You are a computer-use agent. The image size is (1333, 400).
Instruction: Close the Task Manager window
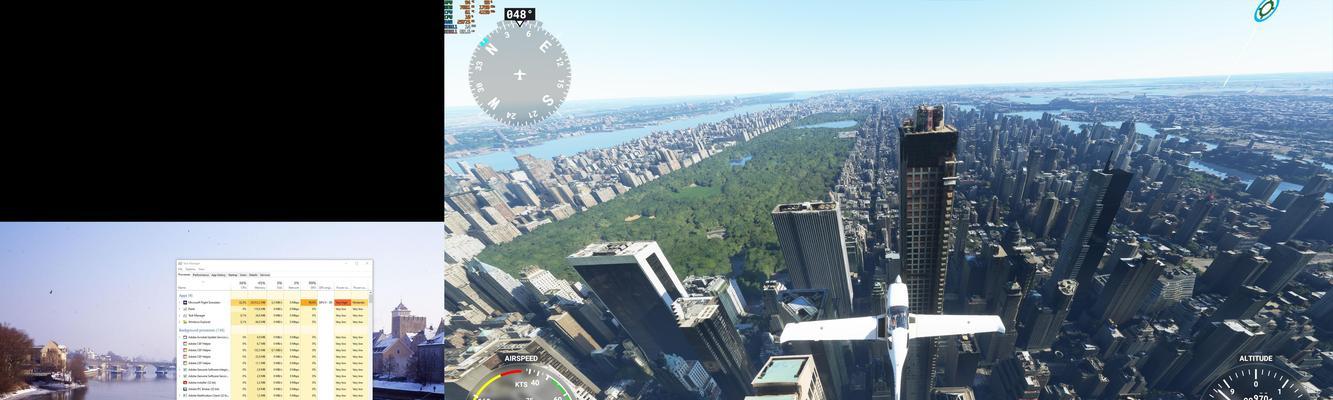368,263
